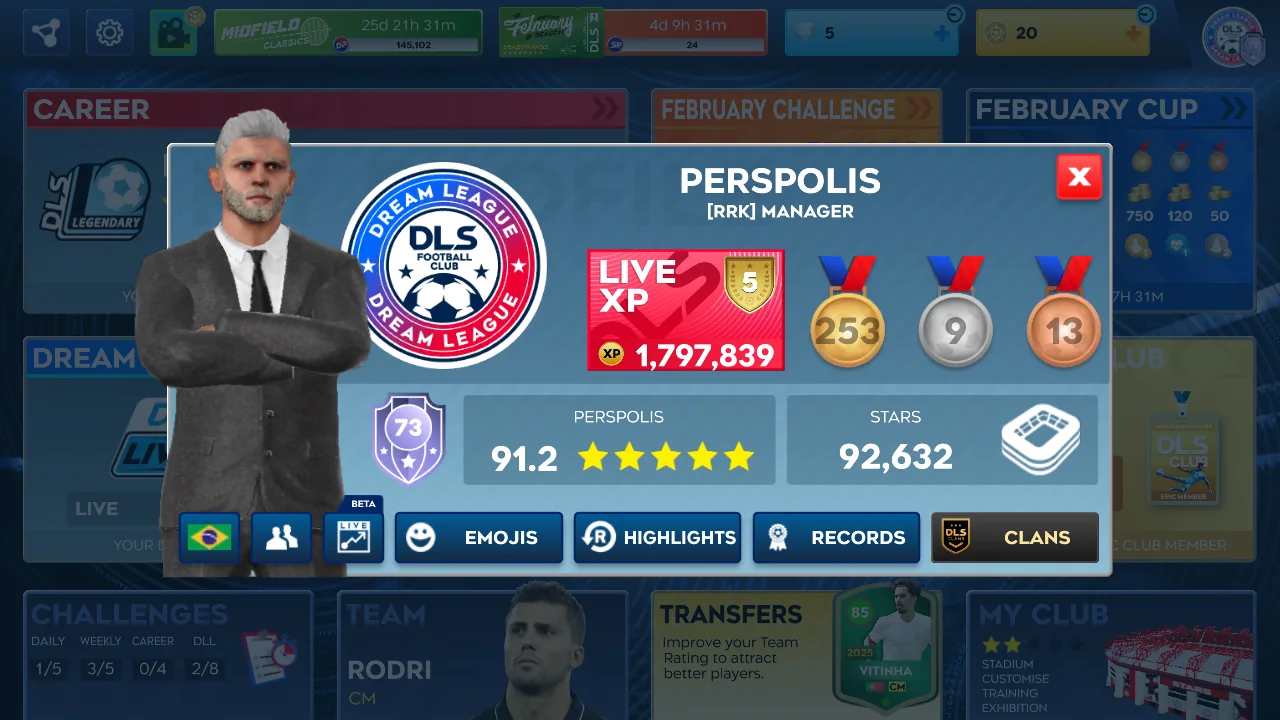Open the Emojis menu
The image size is (1280, 720).
coord(479,538)
